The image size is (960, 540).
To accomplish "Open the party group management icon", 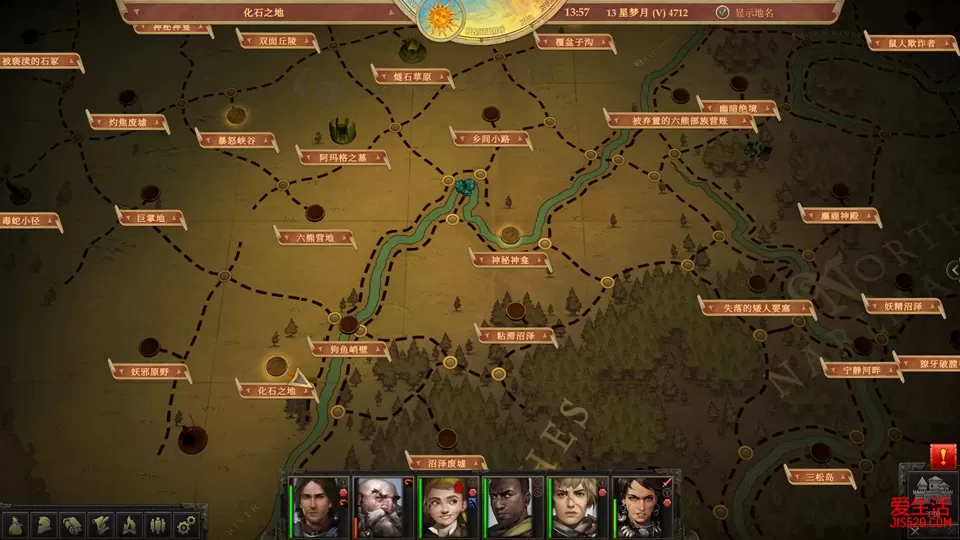I will (157, 523).
